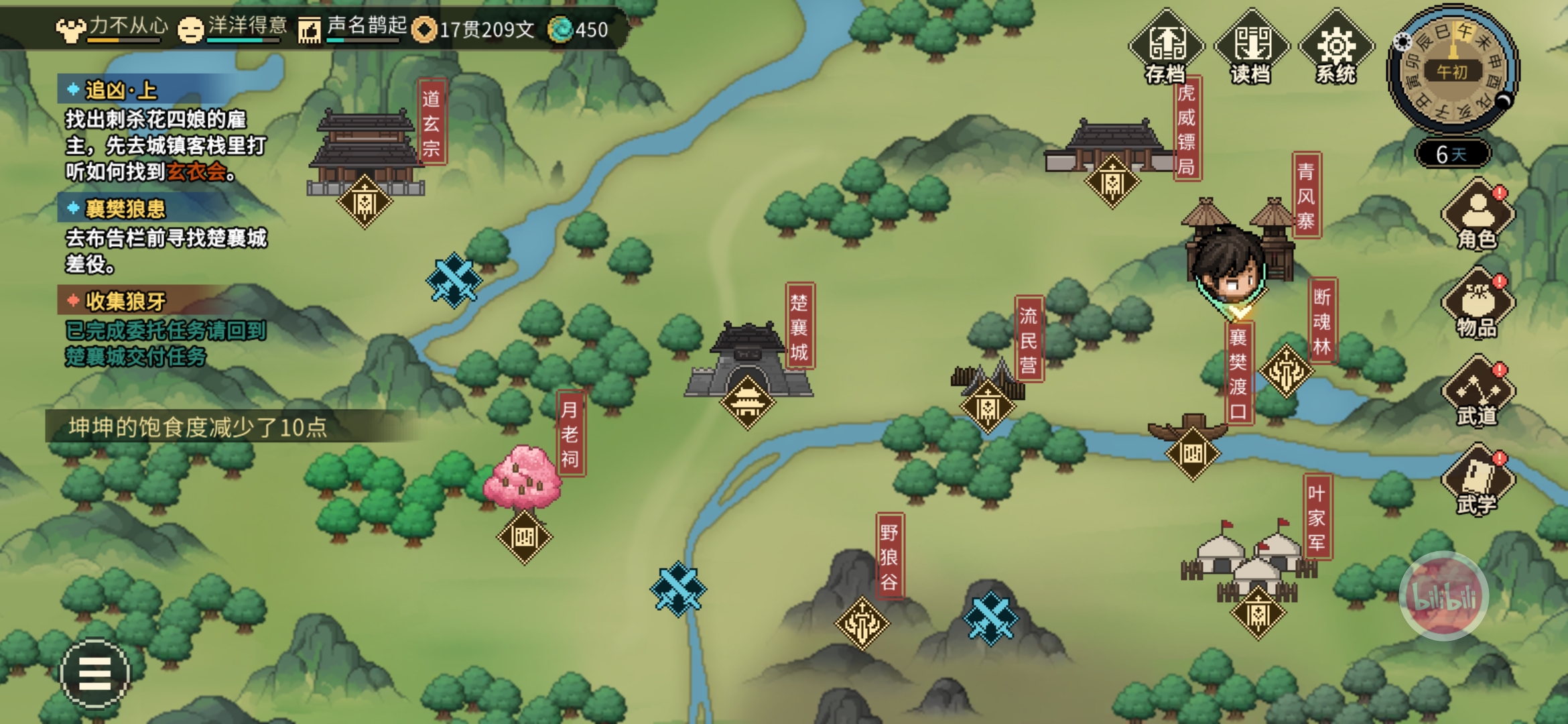Select the 襄樊狼患 quest entry

tap(125, 209)
